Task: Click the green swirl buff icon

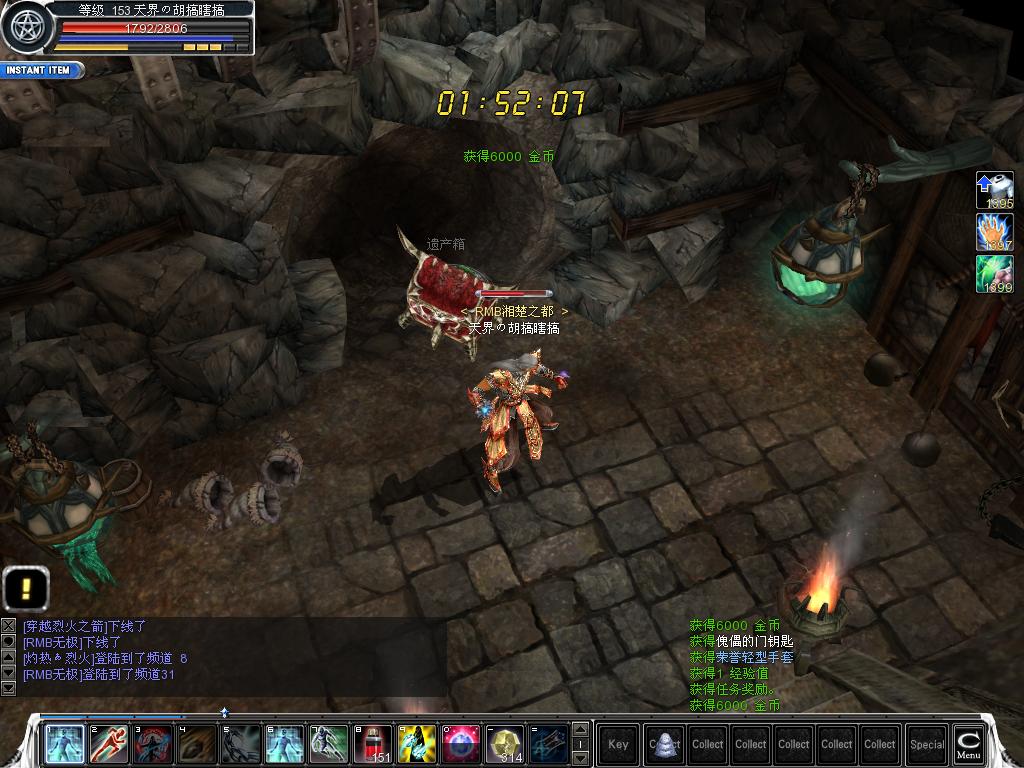Action: point(994,274)
